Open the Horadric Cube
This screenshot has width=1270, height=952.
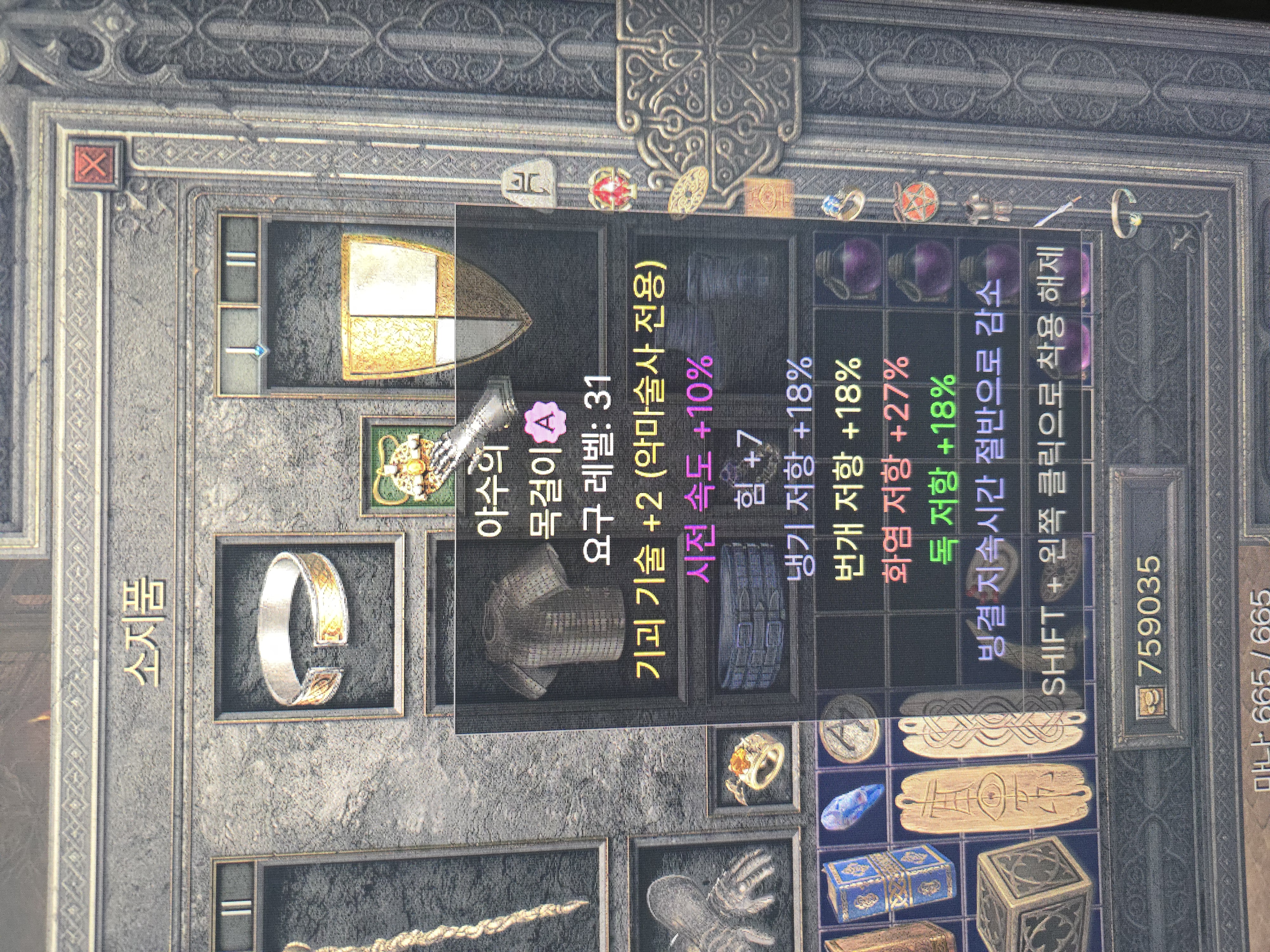(x=1033, y=901)
